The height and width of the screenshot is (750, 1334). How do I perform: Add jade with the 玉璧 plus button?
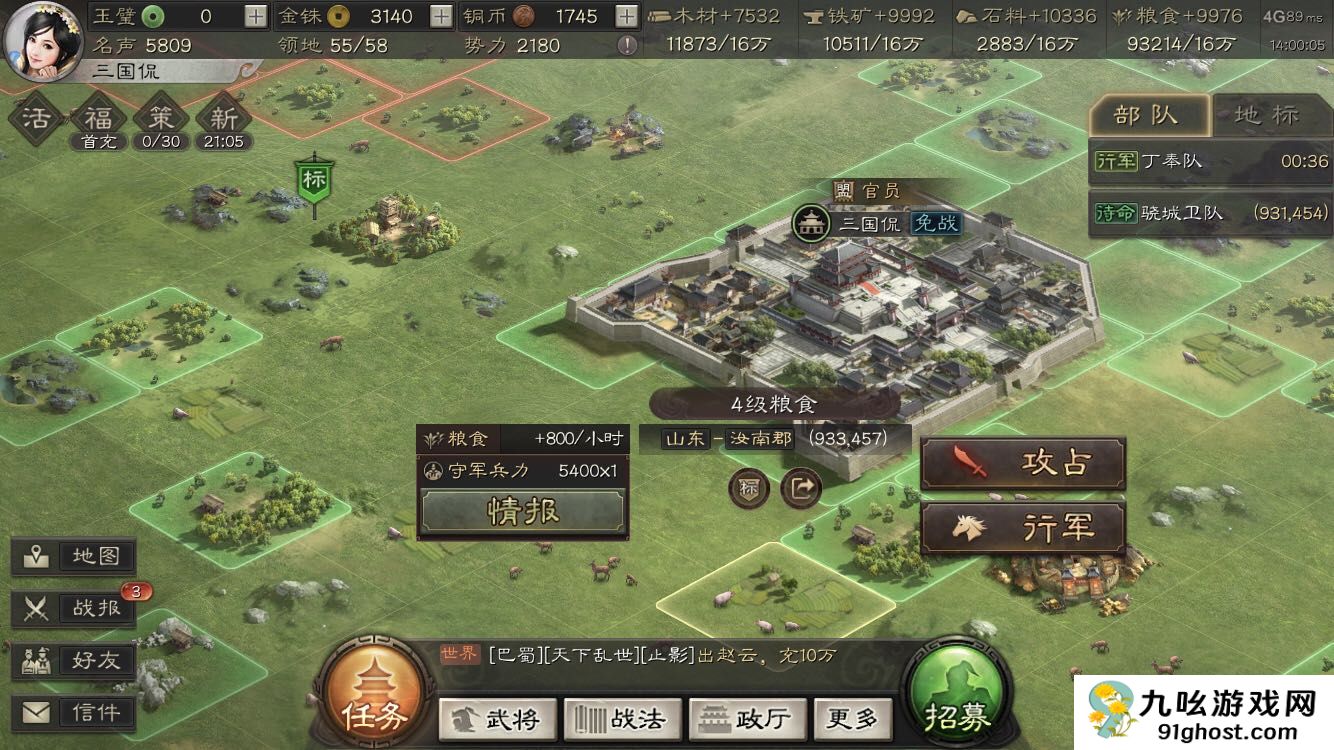pos(256,16)
